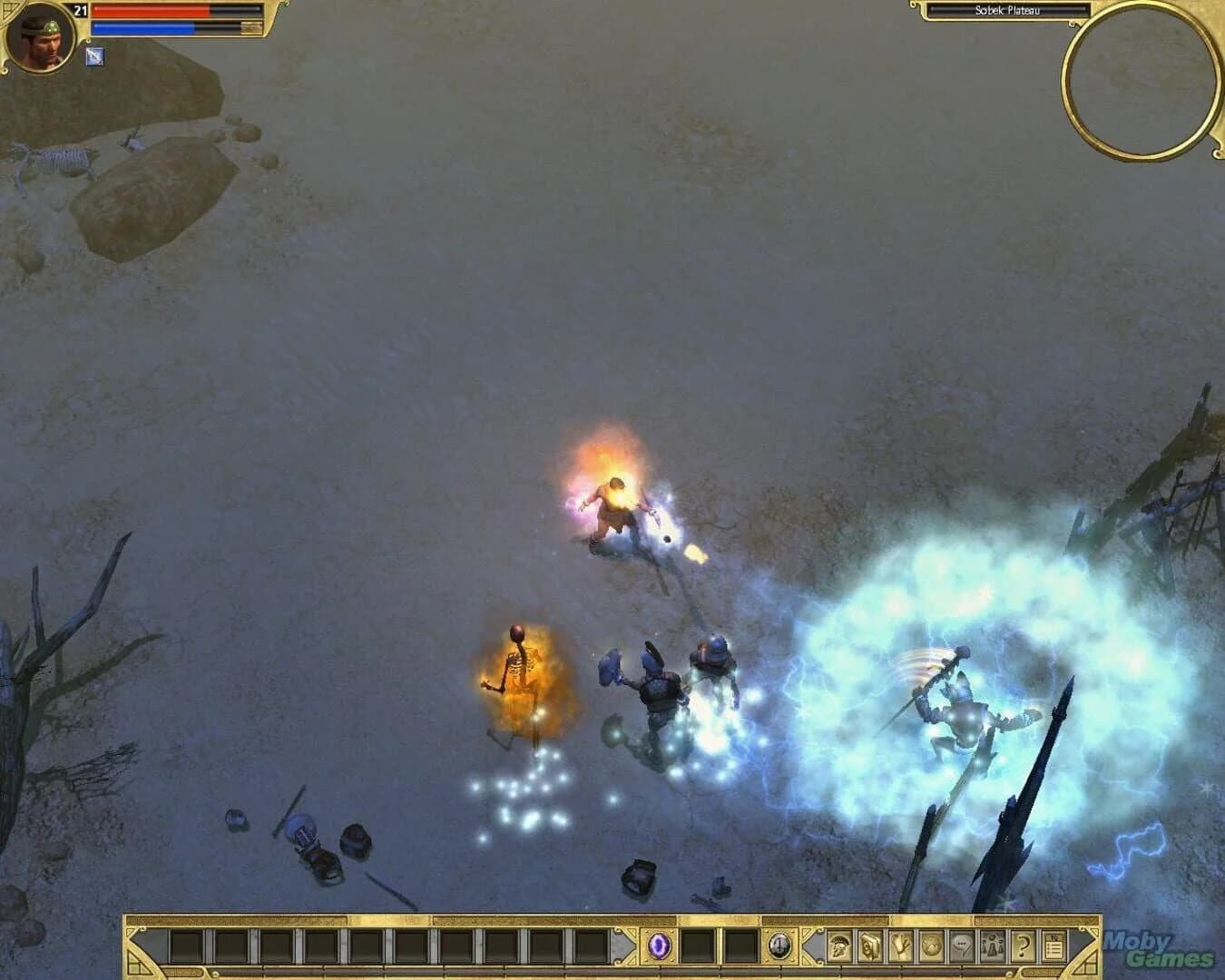The width and height of the screenshot is (1225, 980).
Task: Open the chat window via the speech bubble icon
Action: (962, 946)
